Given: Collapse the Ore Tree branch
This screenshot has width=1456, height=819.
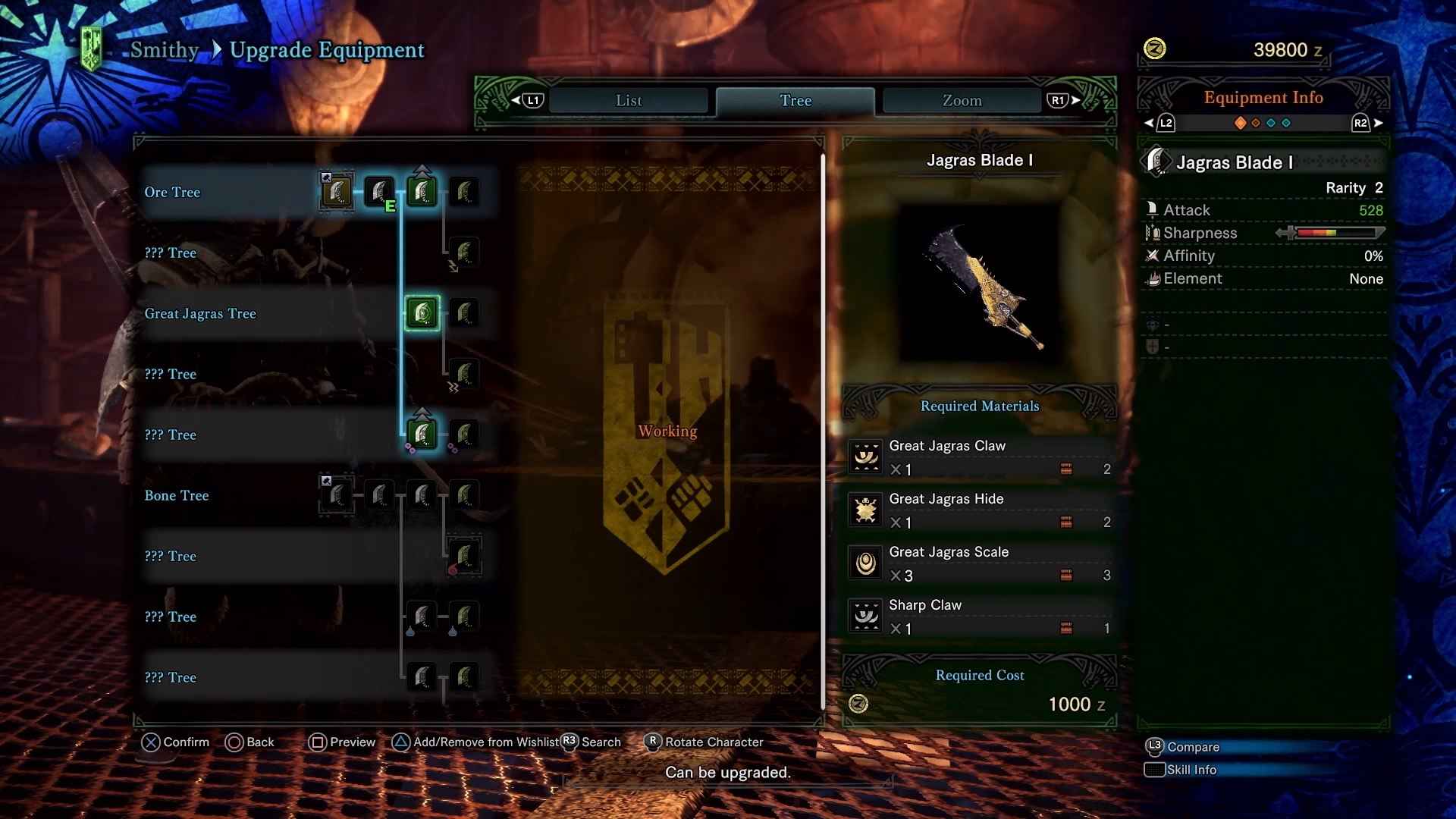Looking at the screenshot, I should click(x=173, y=192).
